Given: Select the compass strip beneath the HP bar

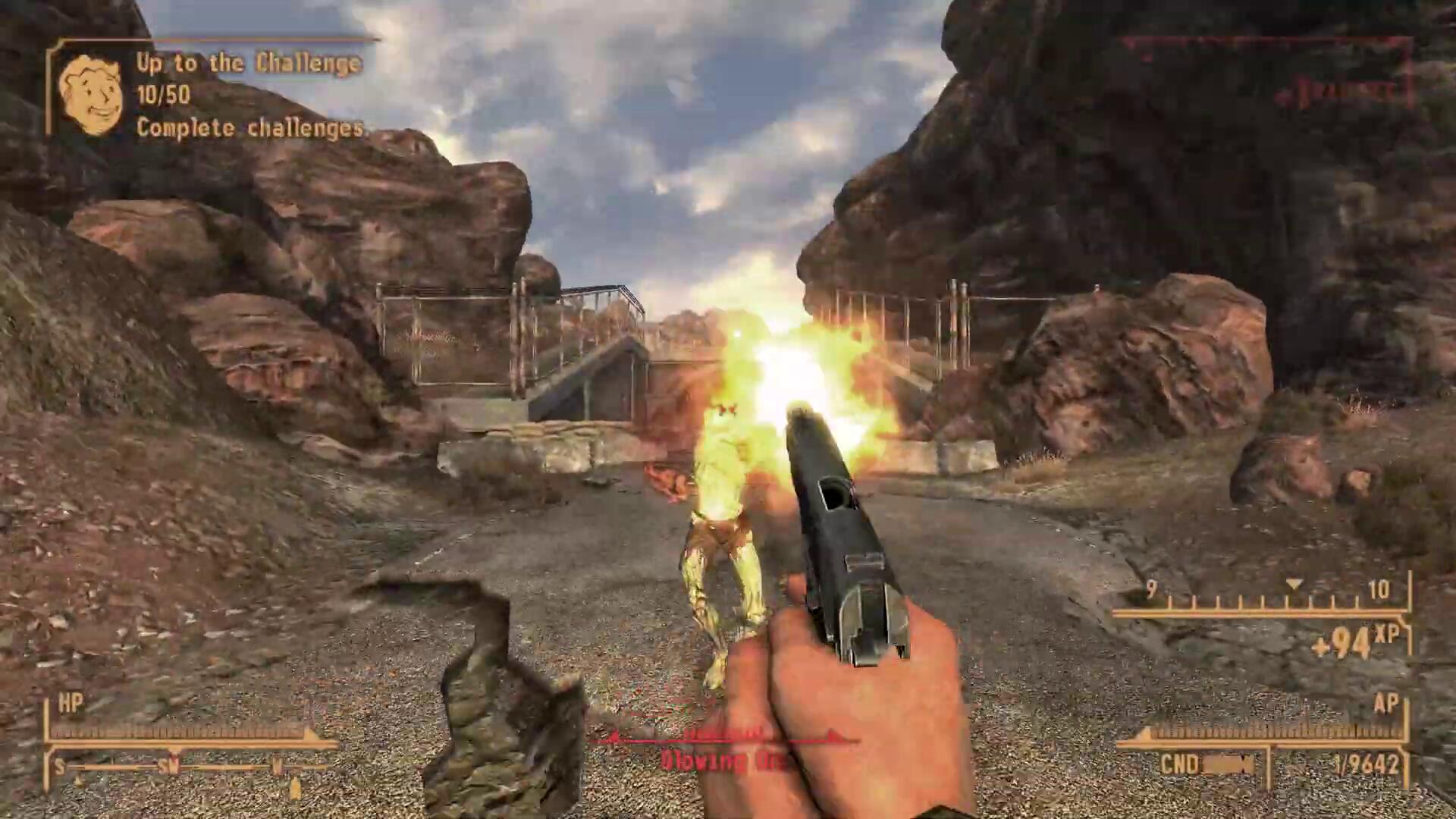Looking at the screenshot, I should 190,767.
